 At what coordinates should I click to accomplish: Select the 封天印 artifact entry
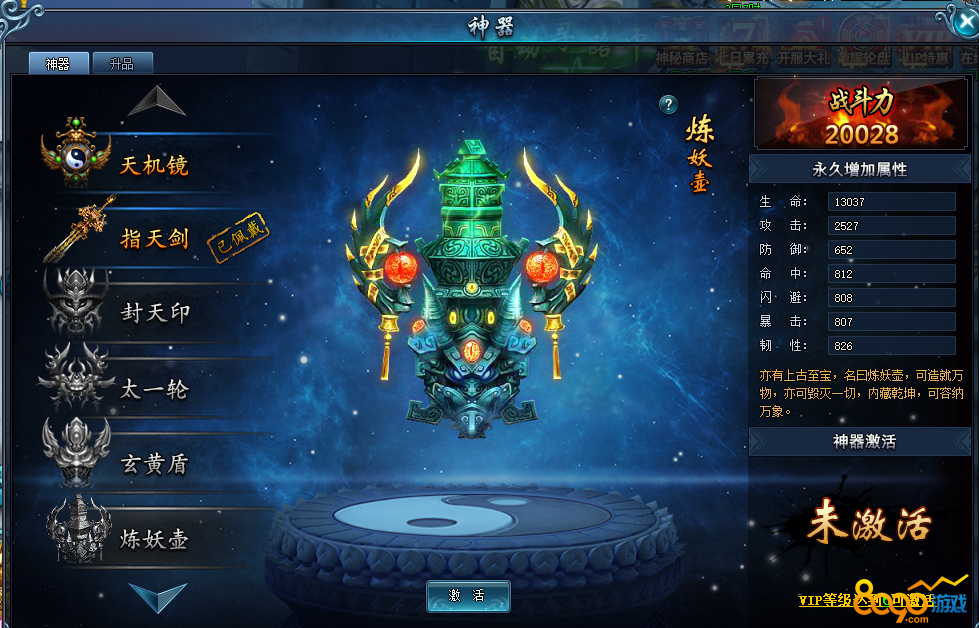click(154, 313)
